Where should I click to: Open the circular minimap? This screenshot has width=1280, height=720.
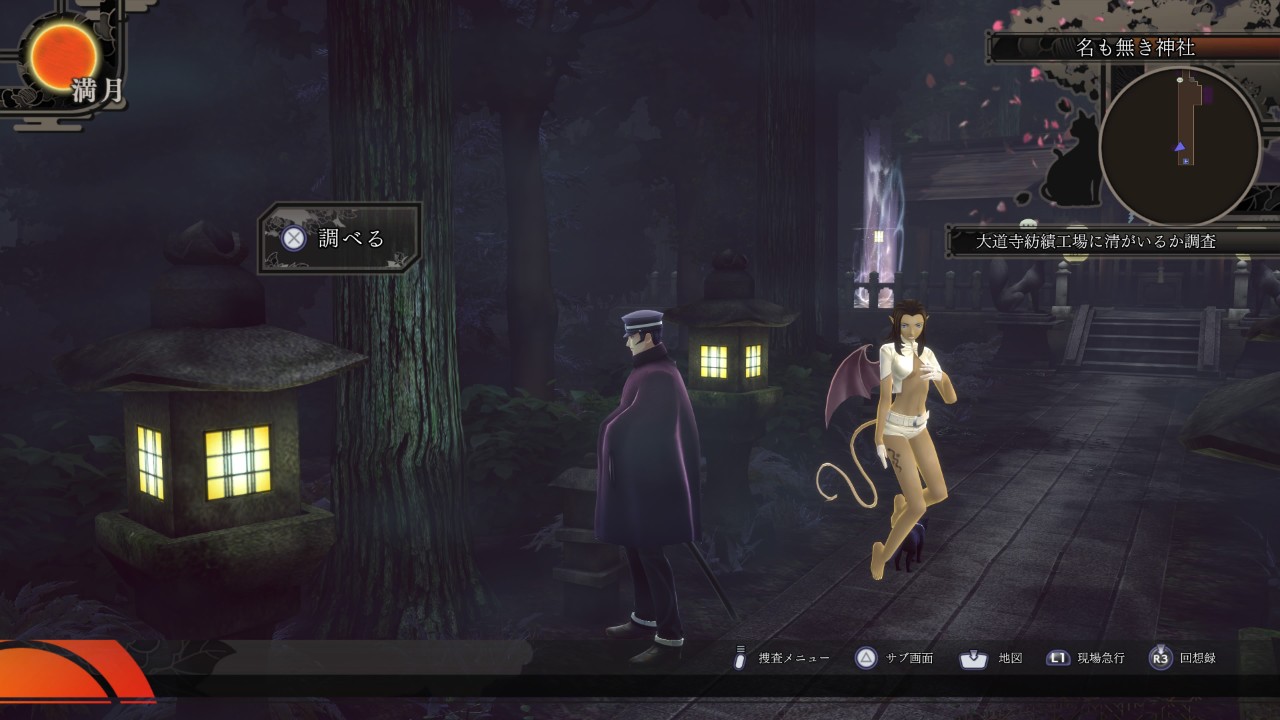pyautogui.click(x=1179, y=147)
